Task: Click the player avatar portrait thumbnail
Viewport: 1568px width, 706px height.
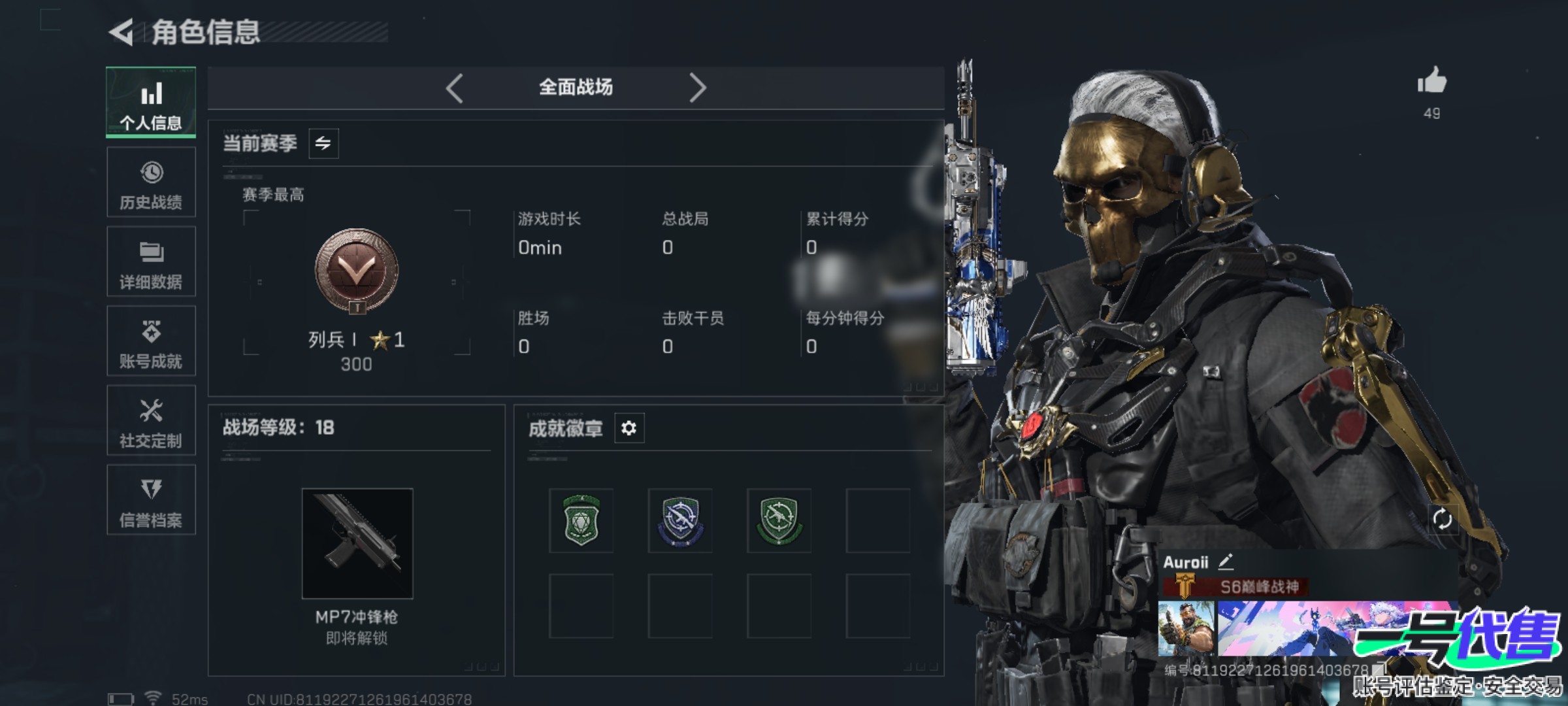Action: pyautogui.click(x=1186, y=629)
